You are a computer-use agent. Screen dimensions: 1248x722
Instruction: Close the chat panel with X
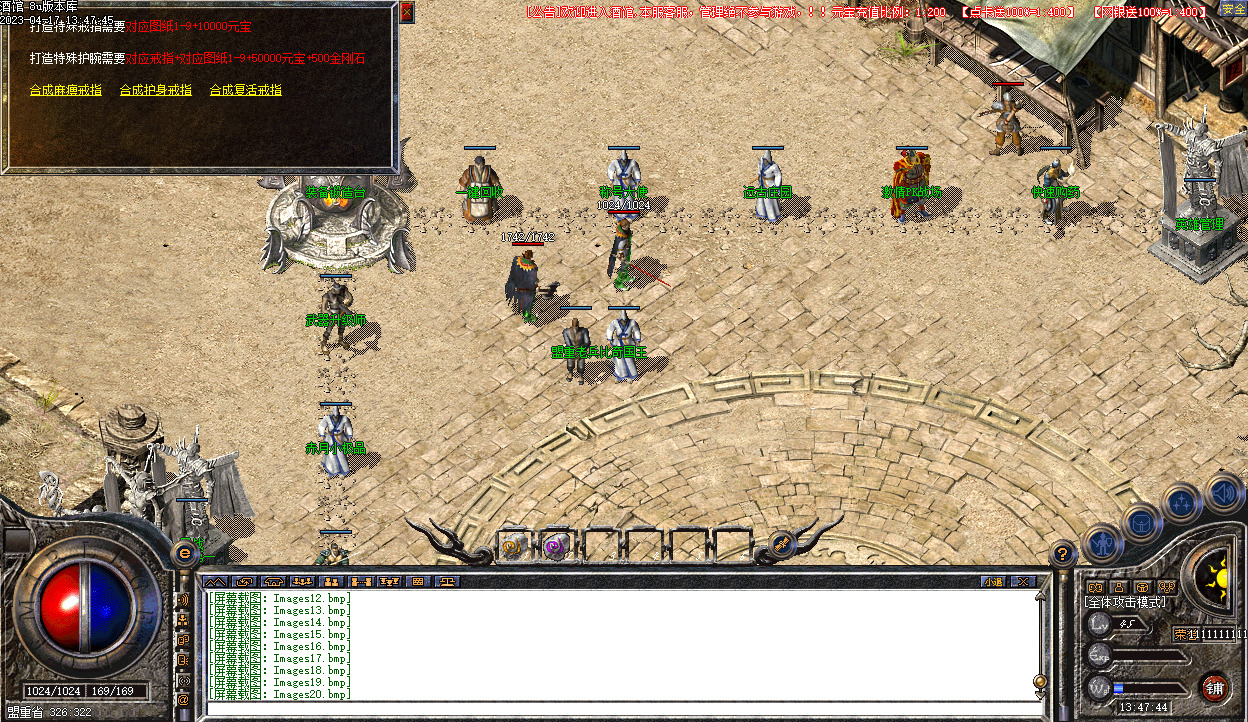tap(1022, 581)
